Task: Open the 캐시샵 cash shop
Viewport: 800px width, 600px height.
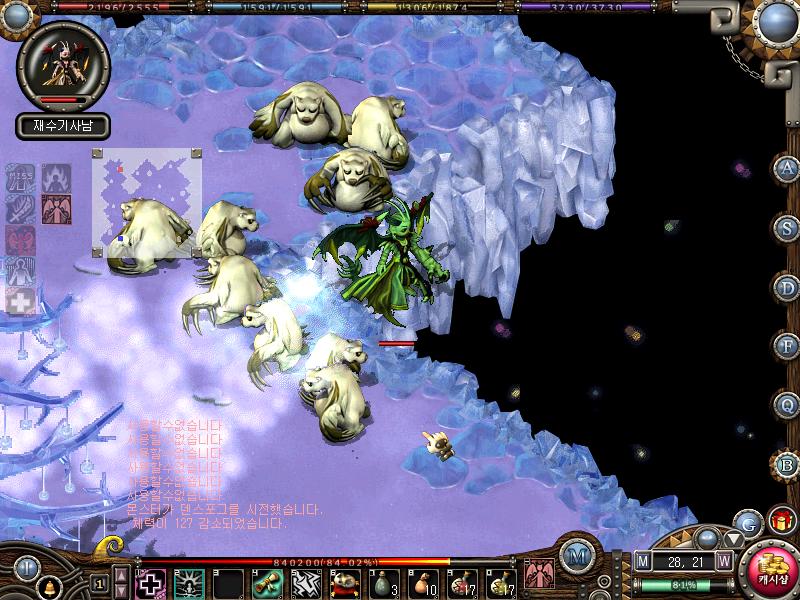Action: pos(772,568)
